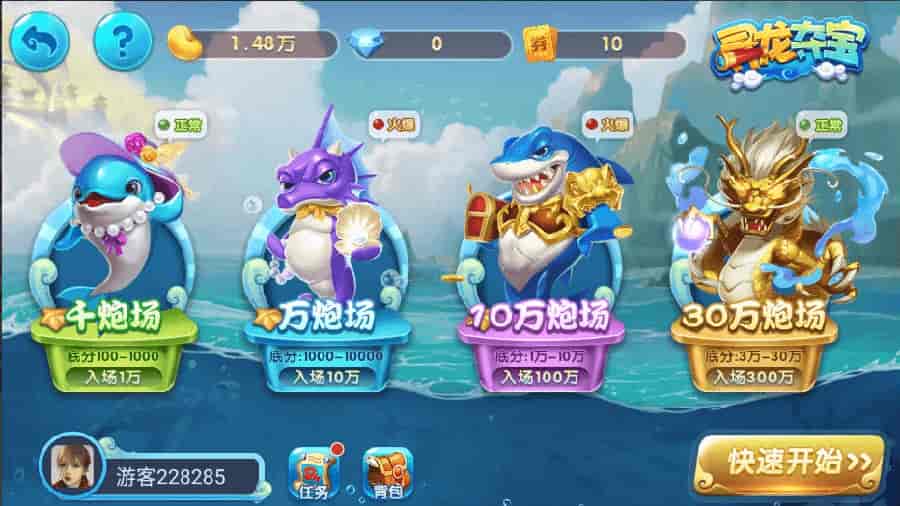The image size is (900, 506).
Task: Go back with the blue arrow button
Action: pos(41,40)
